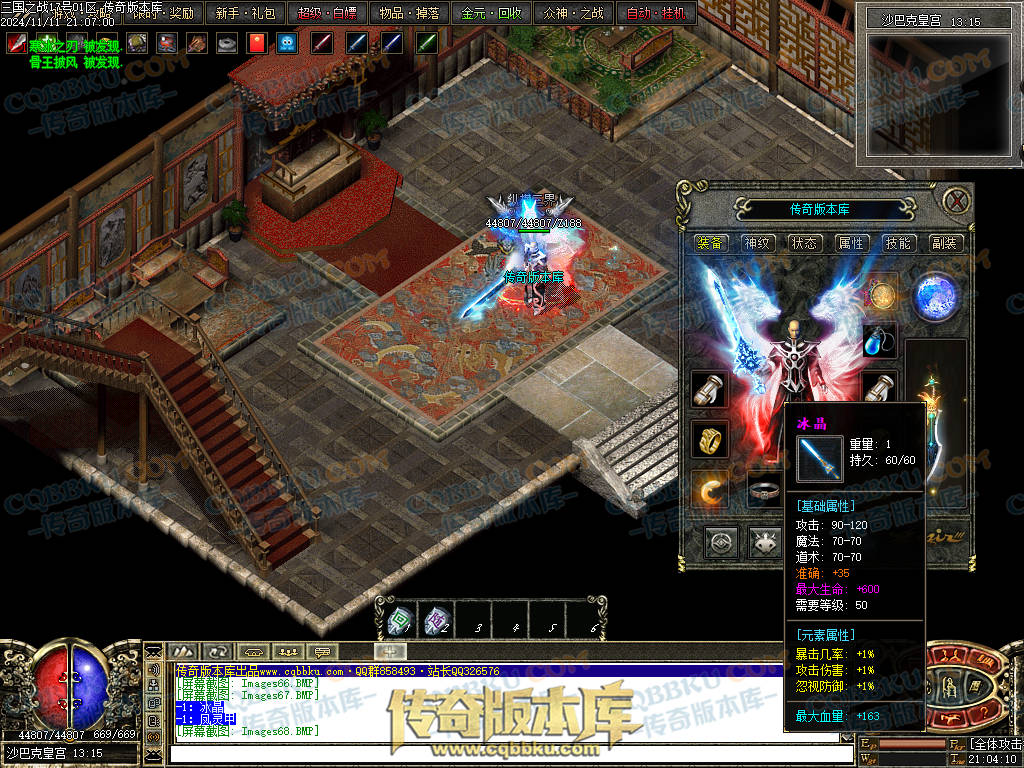The width and height of the screenshot is (1024, 768).
Task: Toggle the 自动·挂机 auto-battle button
Action: tap(656, 14)
